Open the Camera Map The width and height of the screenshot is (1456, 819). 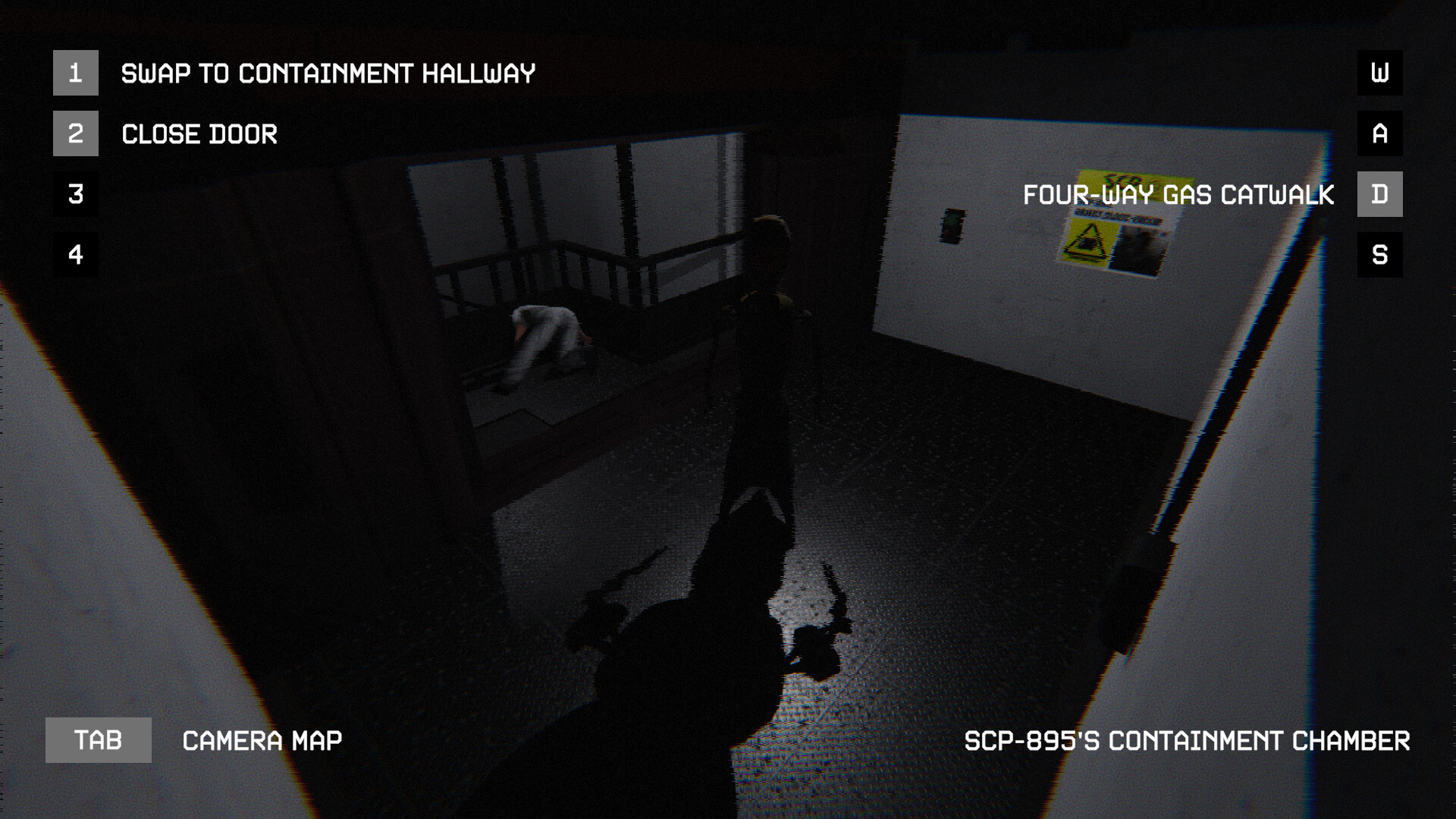pos(261,739)
